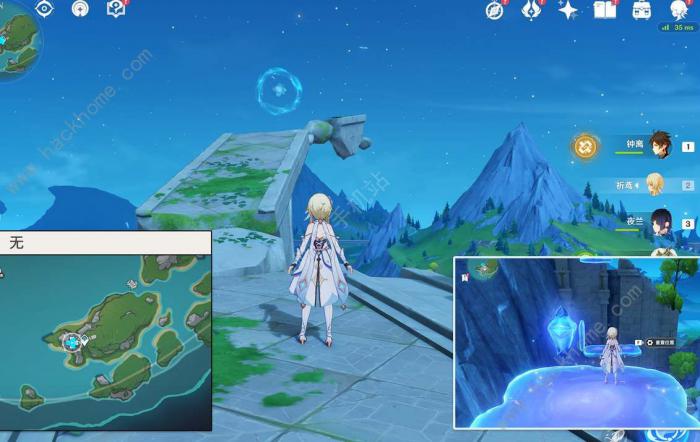Open the co-op mode icon
The width and height of the screenshot is (700, 442).
click(80, 9)
